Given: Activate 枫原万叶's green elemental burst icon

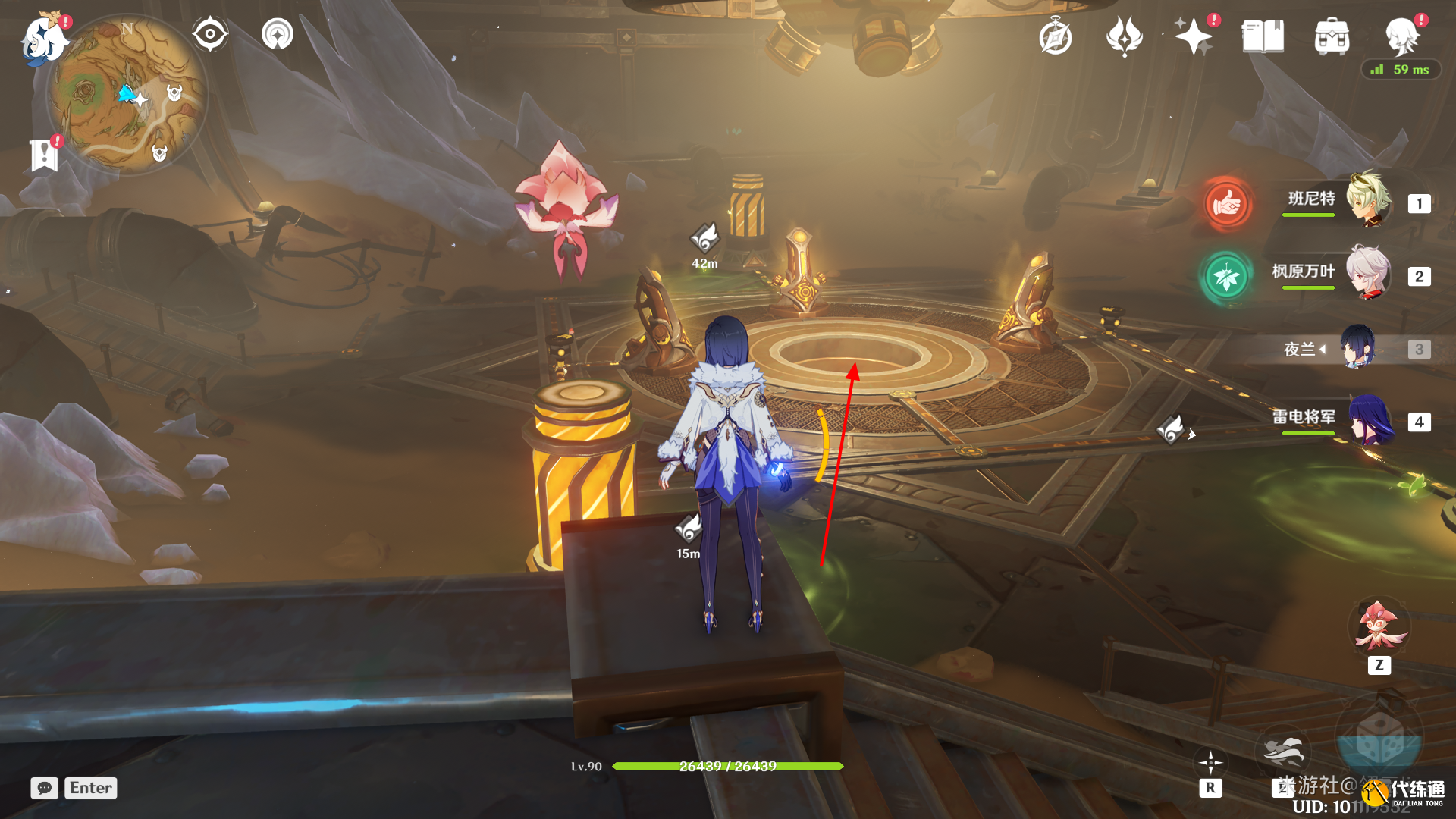Looking at the screenshot, I should coord(1225,277).
